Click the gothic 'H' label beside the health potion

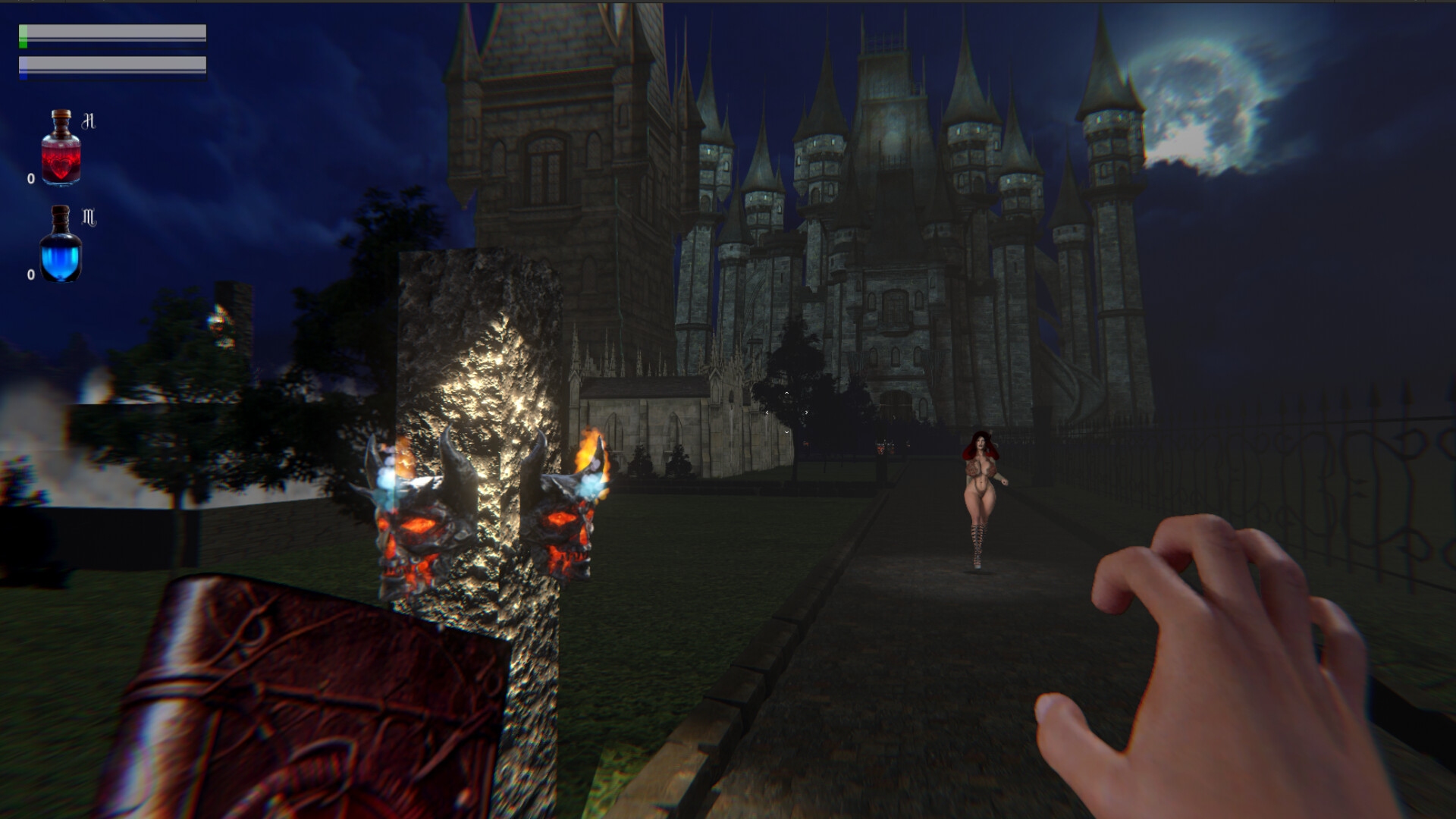89,119
